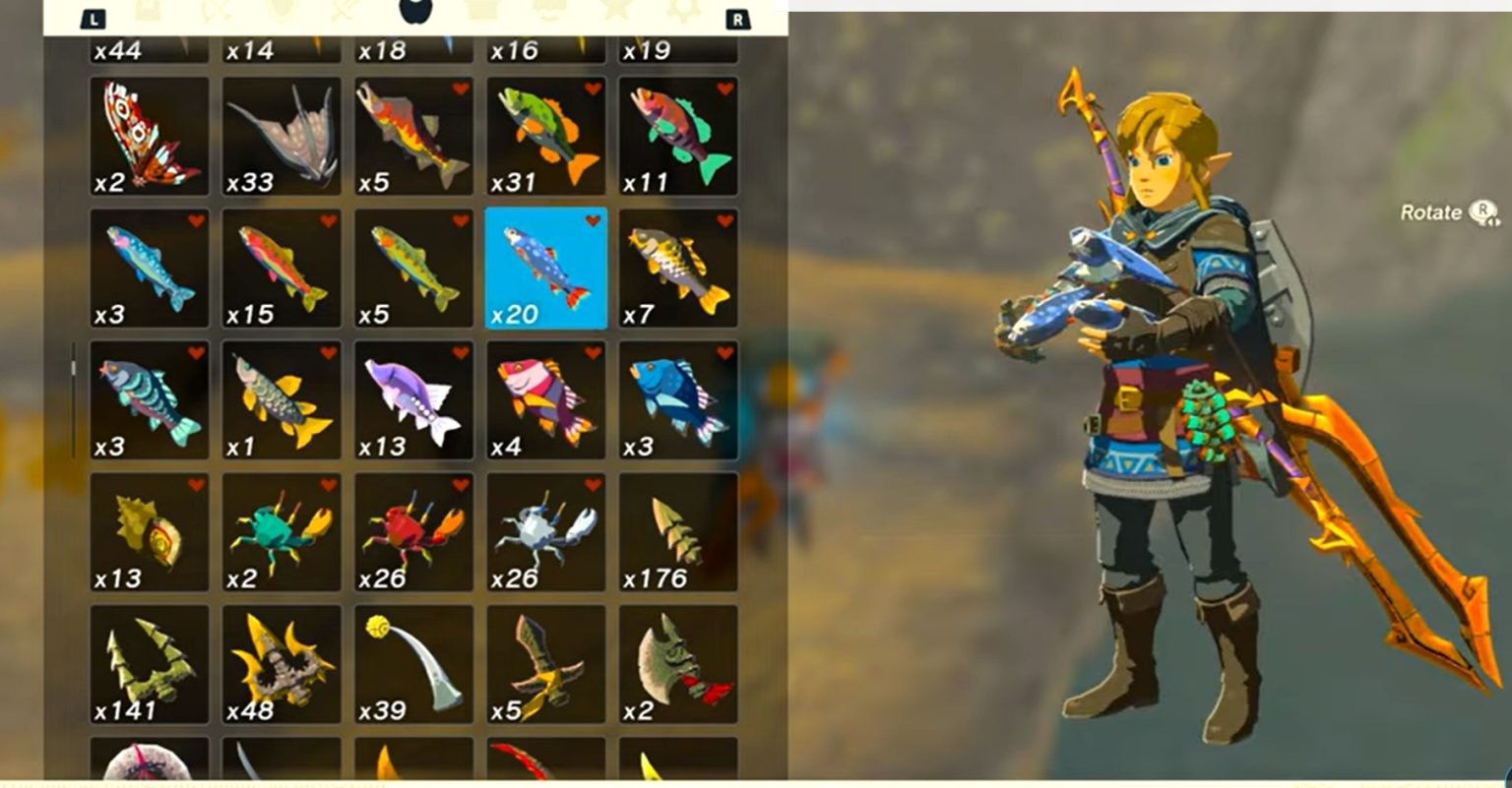
Task: Select the Hyrule Bass with green body
Action: (545, 133)
